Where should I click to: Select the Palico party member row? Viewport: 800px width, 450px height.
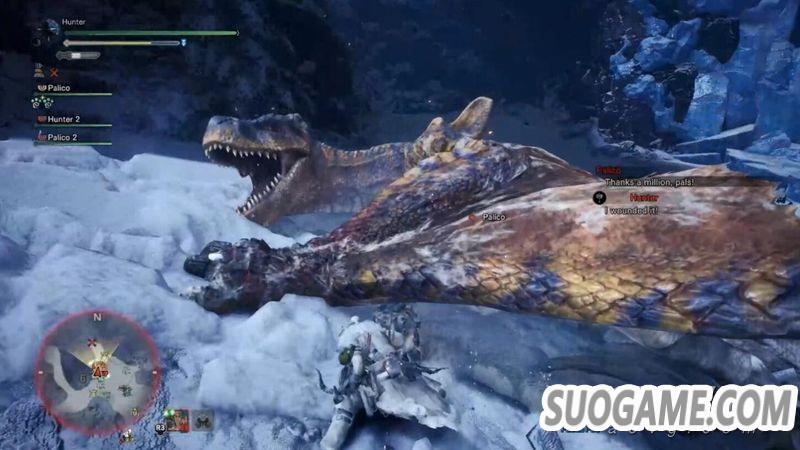[x=72, y=89]
